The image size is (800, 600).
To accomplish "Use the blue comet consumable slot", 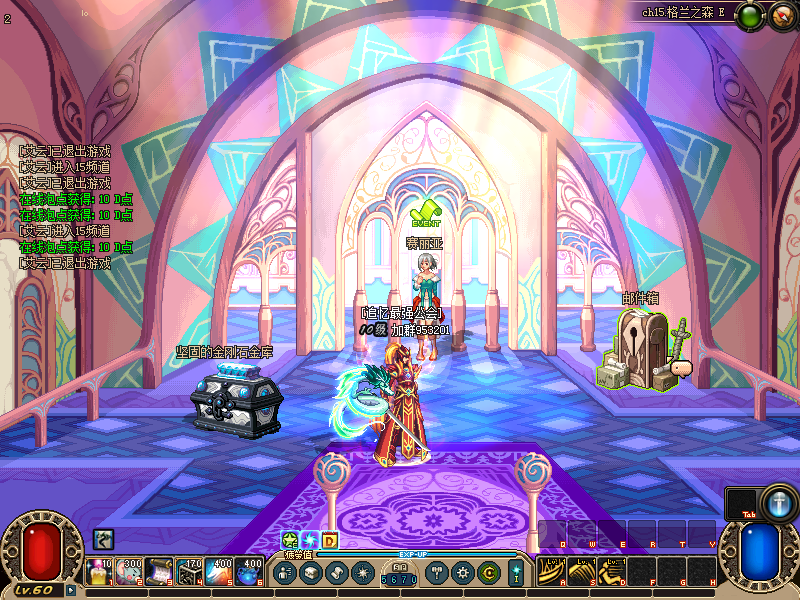I will point(220,570).
